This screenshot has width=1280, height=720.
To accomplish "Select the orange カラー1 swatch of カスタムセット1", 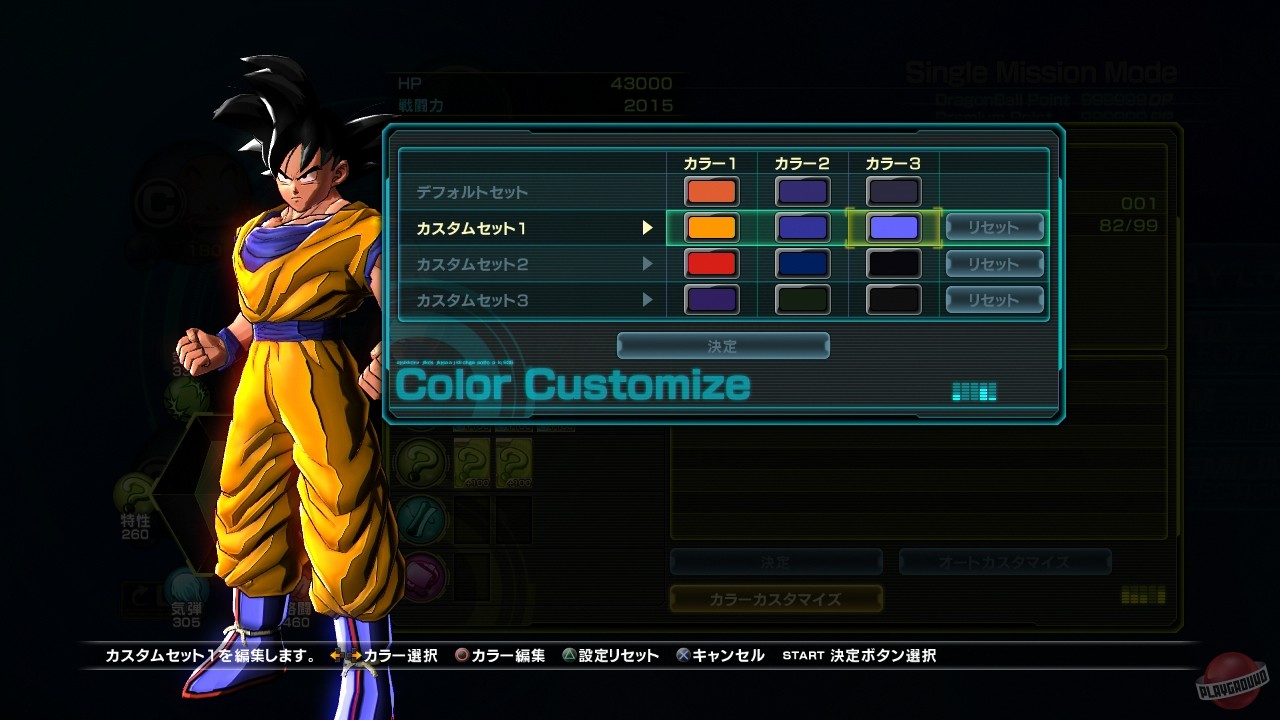I will (x=710, y=227).
